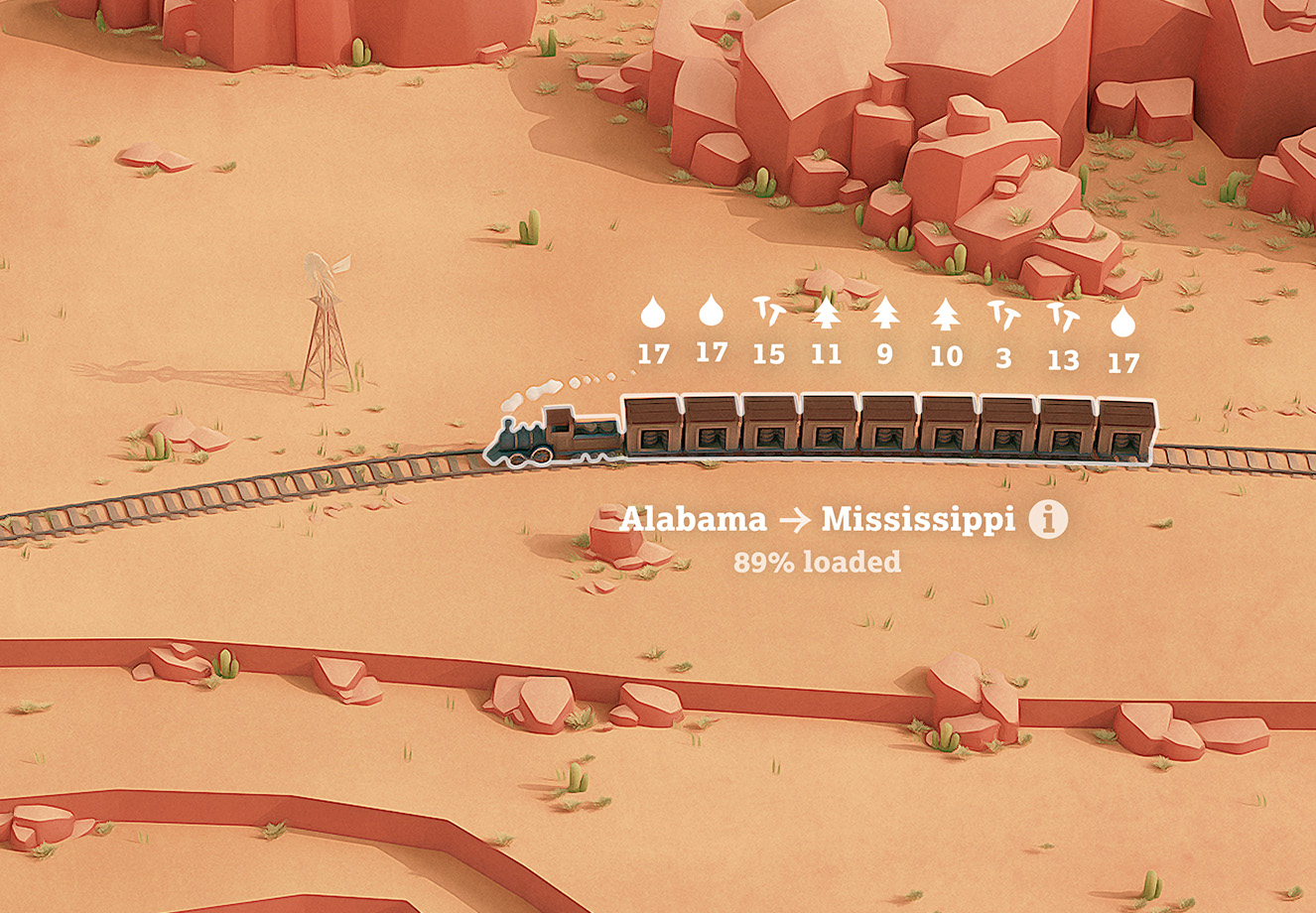The image size is (1316, 913).
Task: Select the windmill on the desert plain
Action: click(323, 318)
